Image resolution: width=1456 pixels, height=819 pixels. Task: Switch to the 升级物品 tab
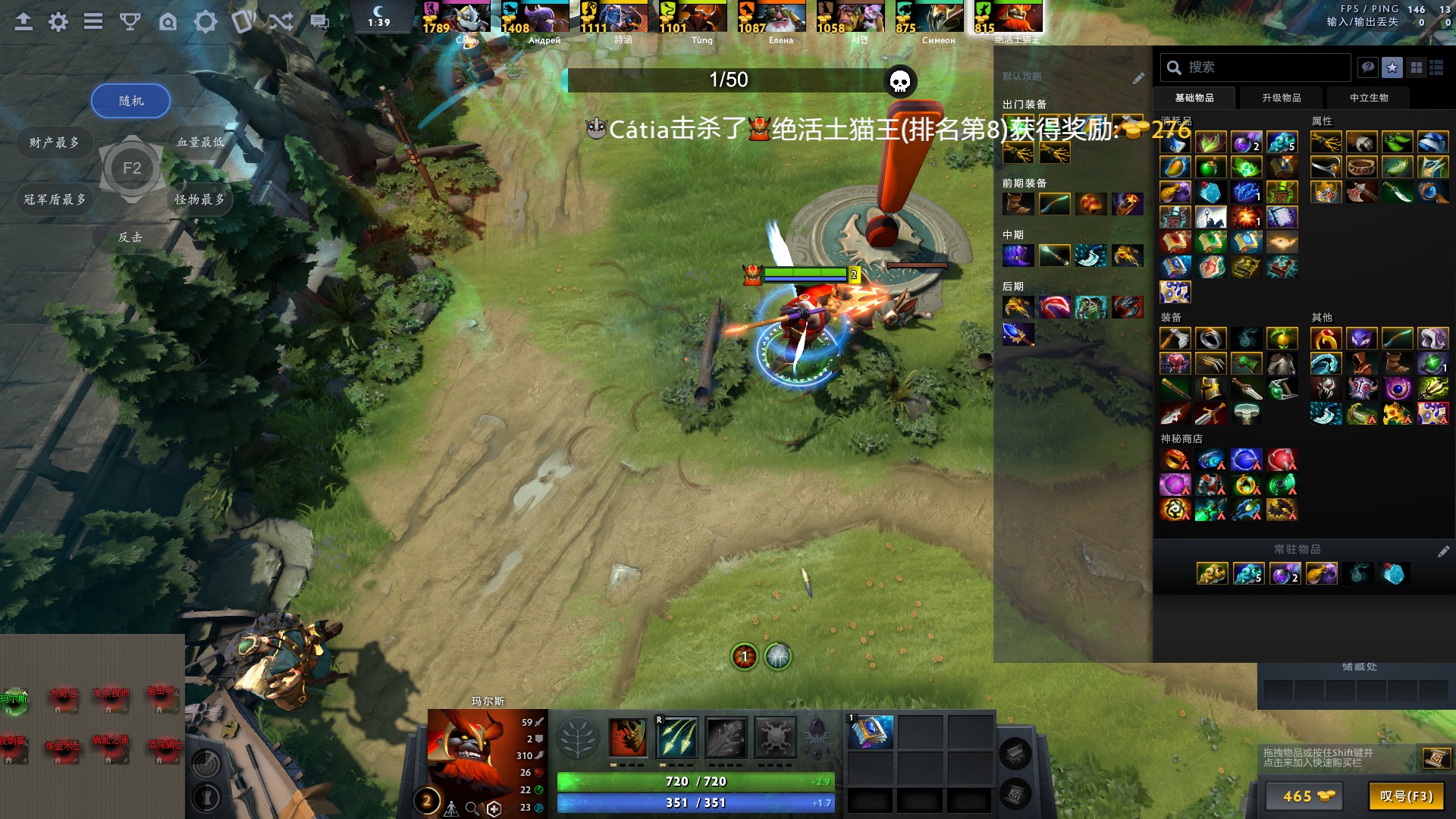[1281, 98]
